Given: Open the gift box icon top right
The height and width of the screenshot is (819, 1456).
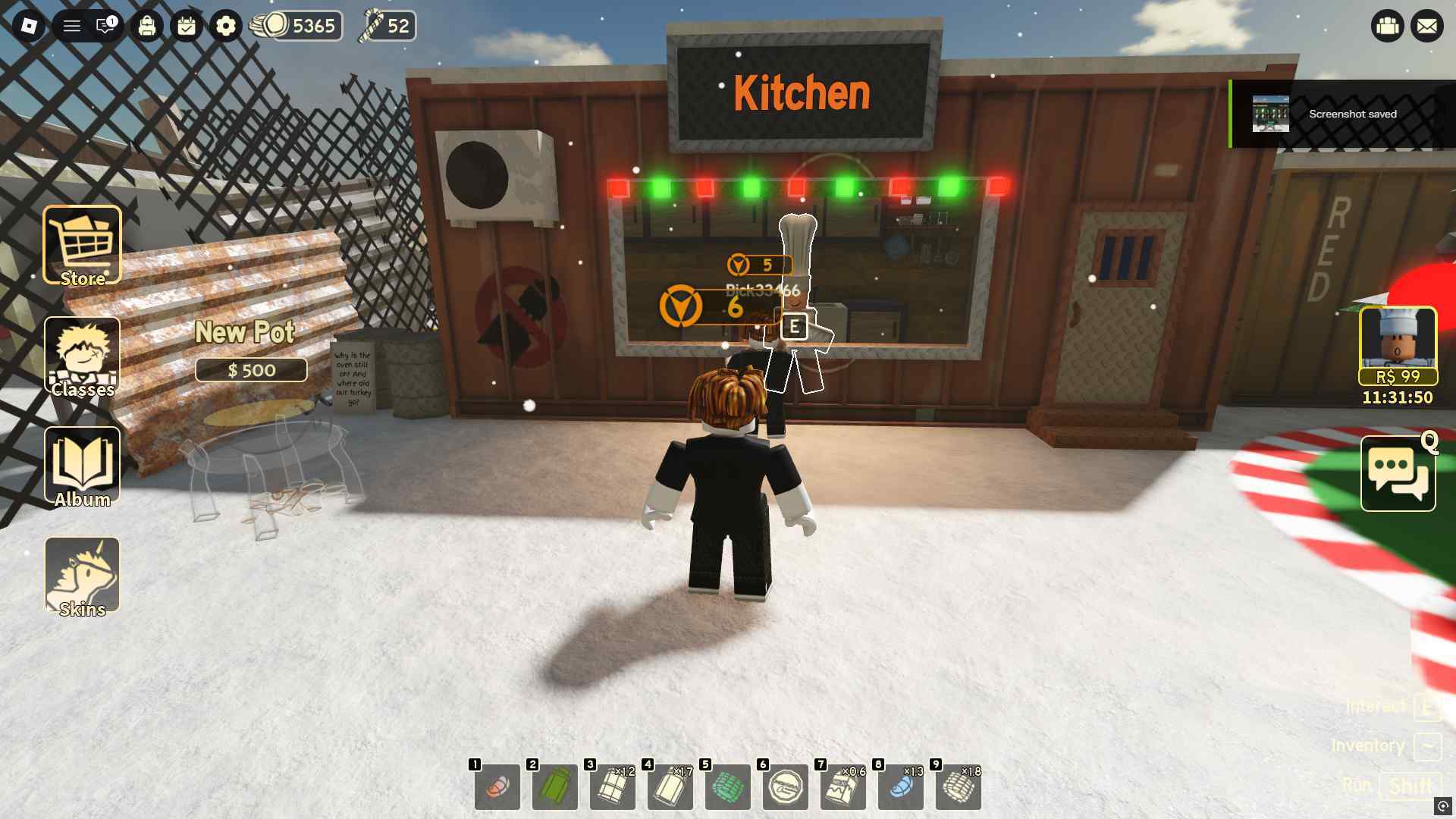Looking at the screenshot, I should (x=1388, y=25).
